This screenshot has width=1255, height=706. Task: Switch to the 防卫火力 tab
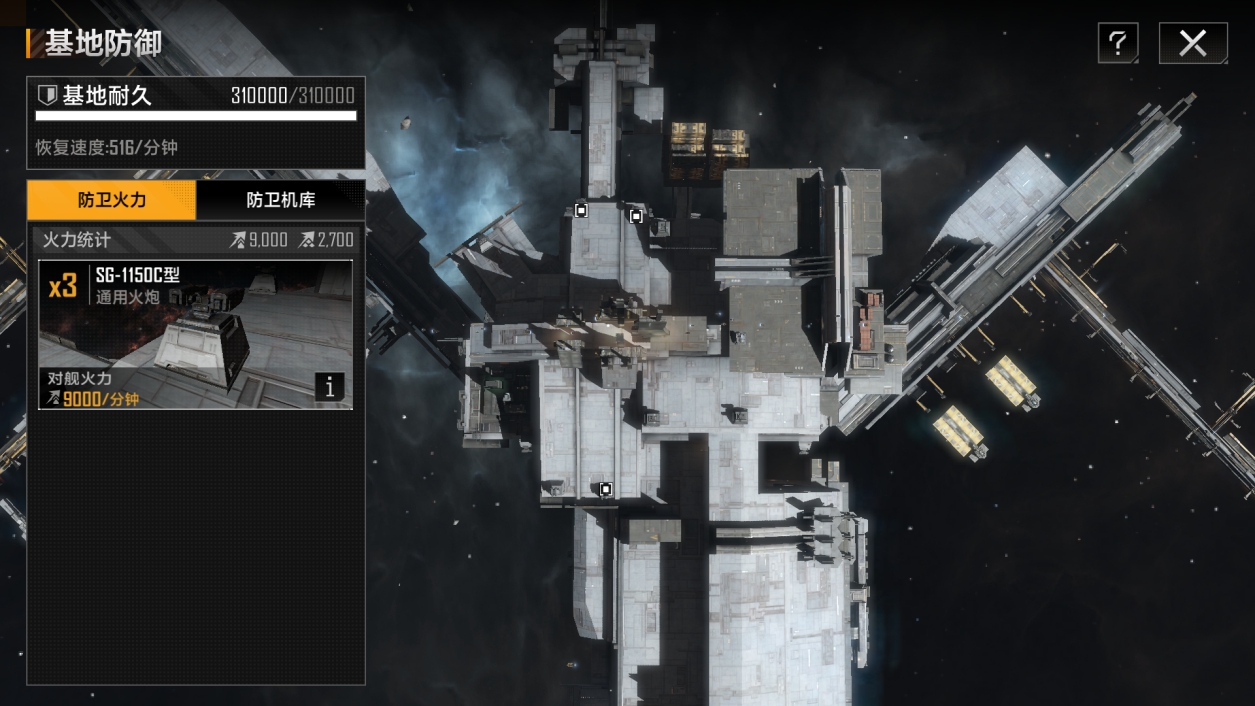(x=112, y=200)
